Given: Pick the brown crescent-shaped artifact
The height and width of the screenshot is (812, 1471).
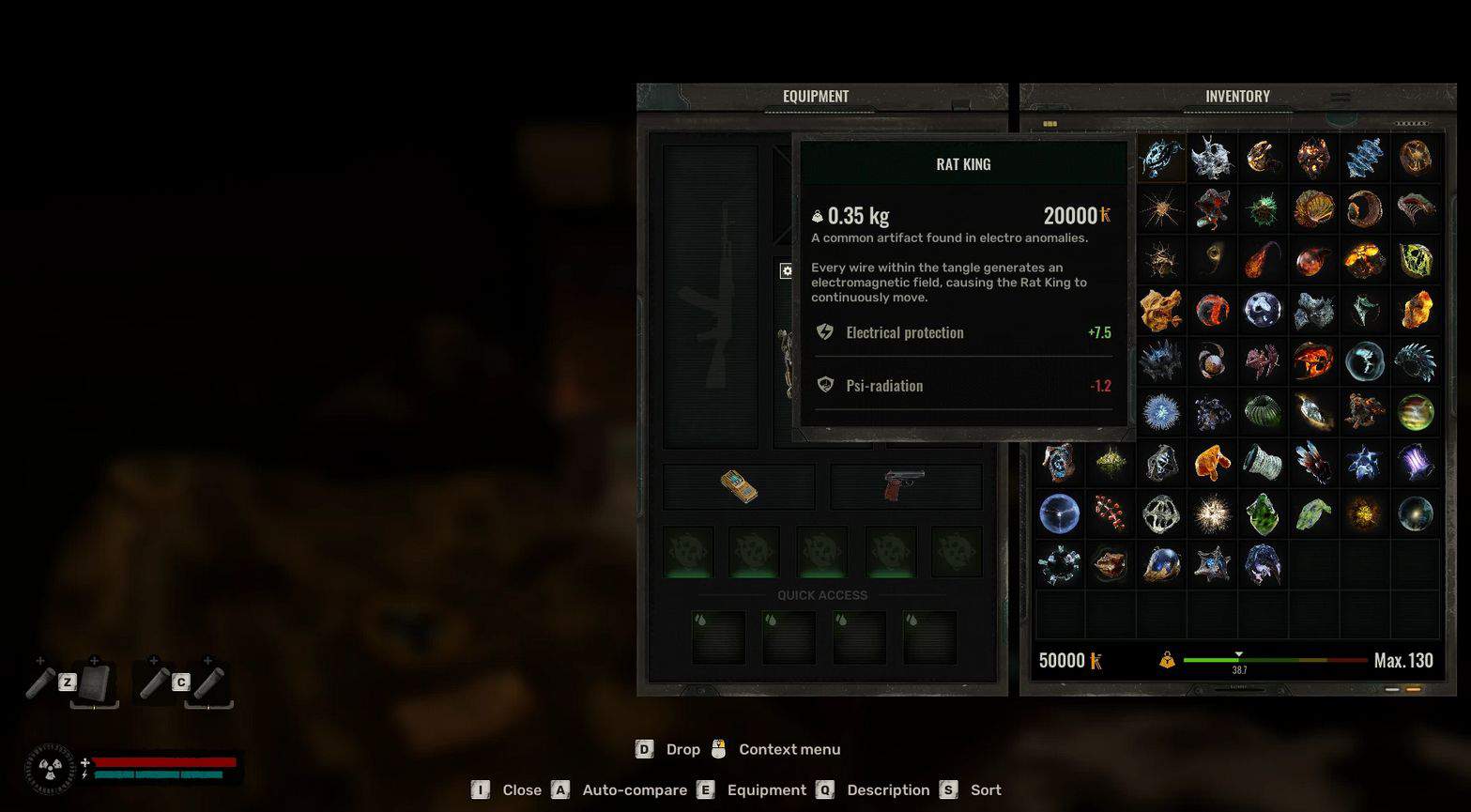Looking at the screenshot, I should click(x=1364, y=208).
